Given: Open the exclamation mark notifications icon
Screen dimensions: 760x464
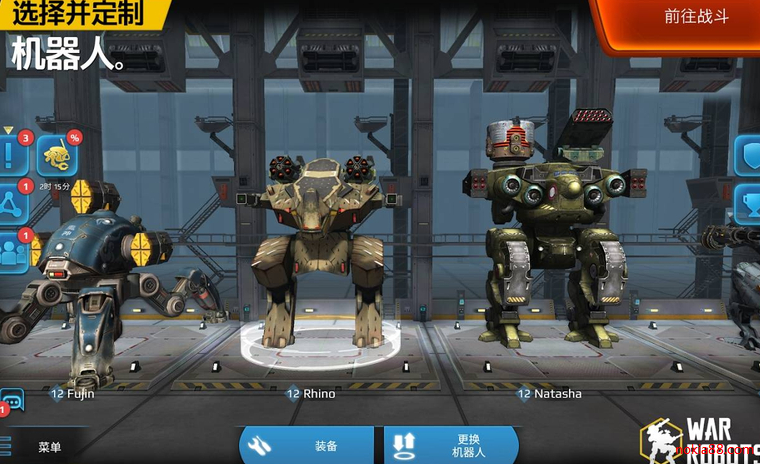Looking at the screenshot, I should coord(10,154).
